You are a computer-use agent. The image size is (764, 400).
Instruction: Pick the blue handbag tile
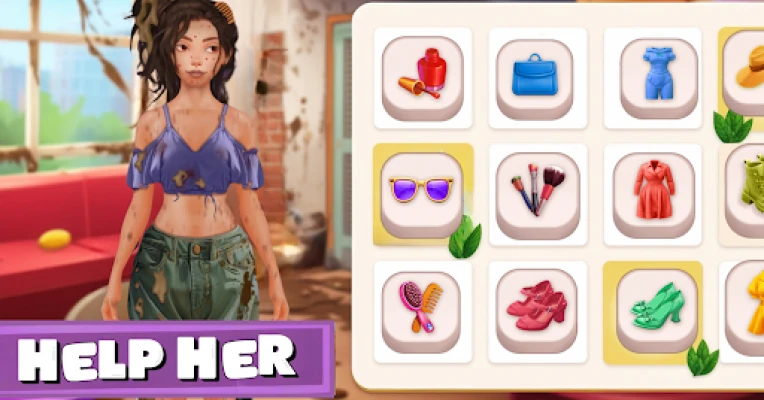(x=538, y=77)
